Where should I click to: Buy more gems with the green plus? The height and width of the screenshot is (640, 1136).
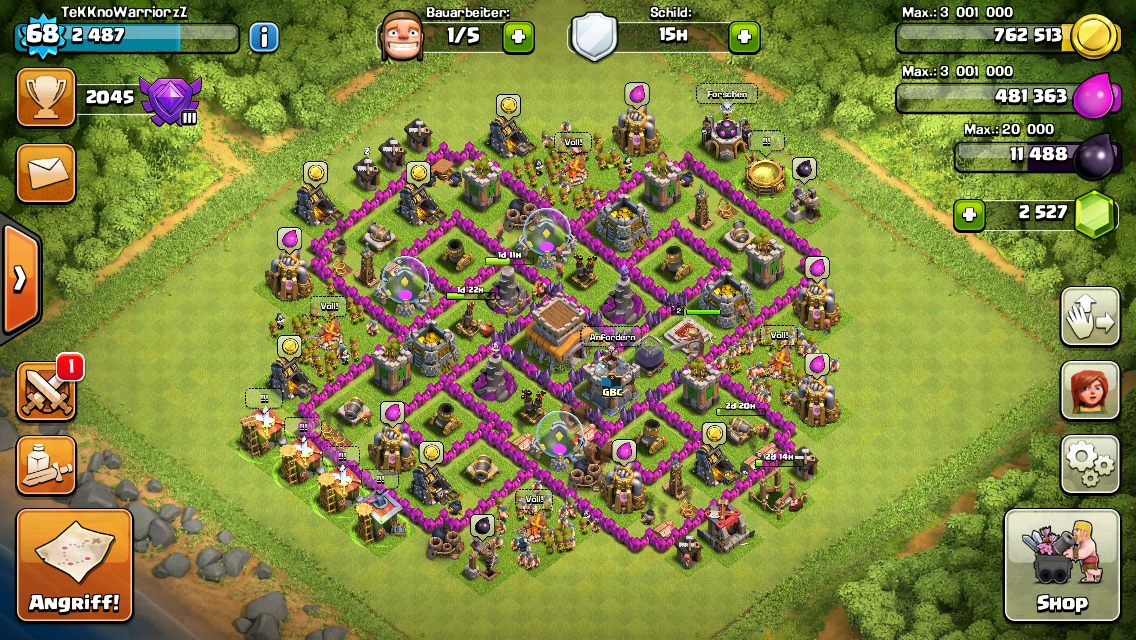point(968,214)
